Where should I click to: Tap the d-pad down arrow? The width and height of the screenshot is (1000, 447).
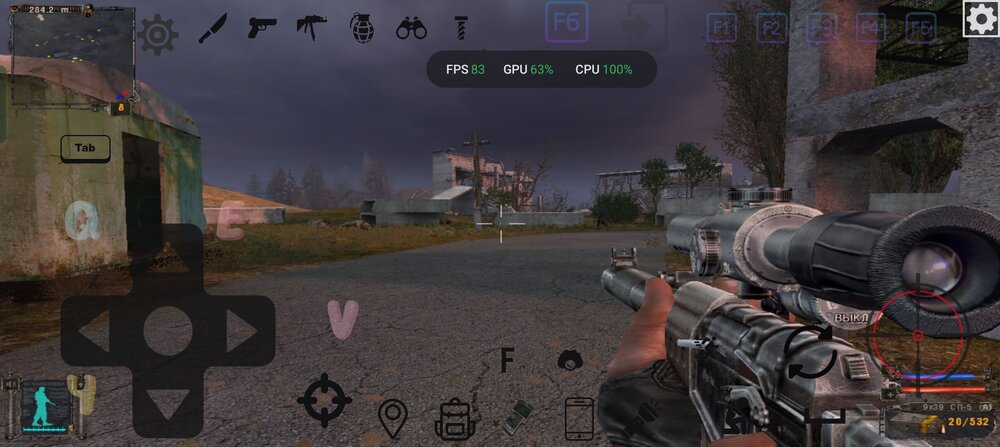coord(167,402)
